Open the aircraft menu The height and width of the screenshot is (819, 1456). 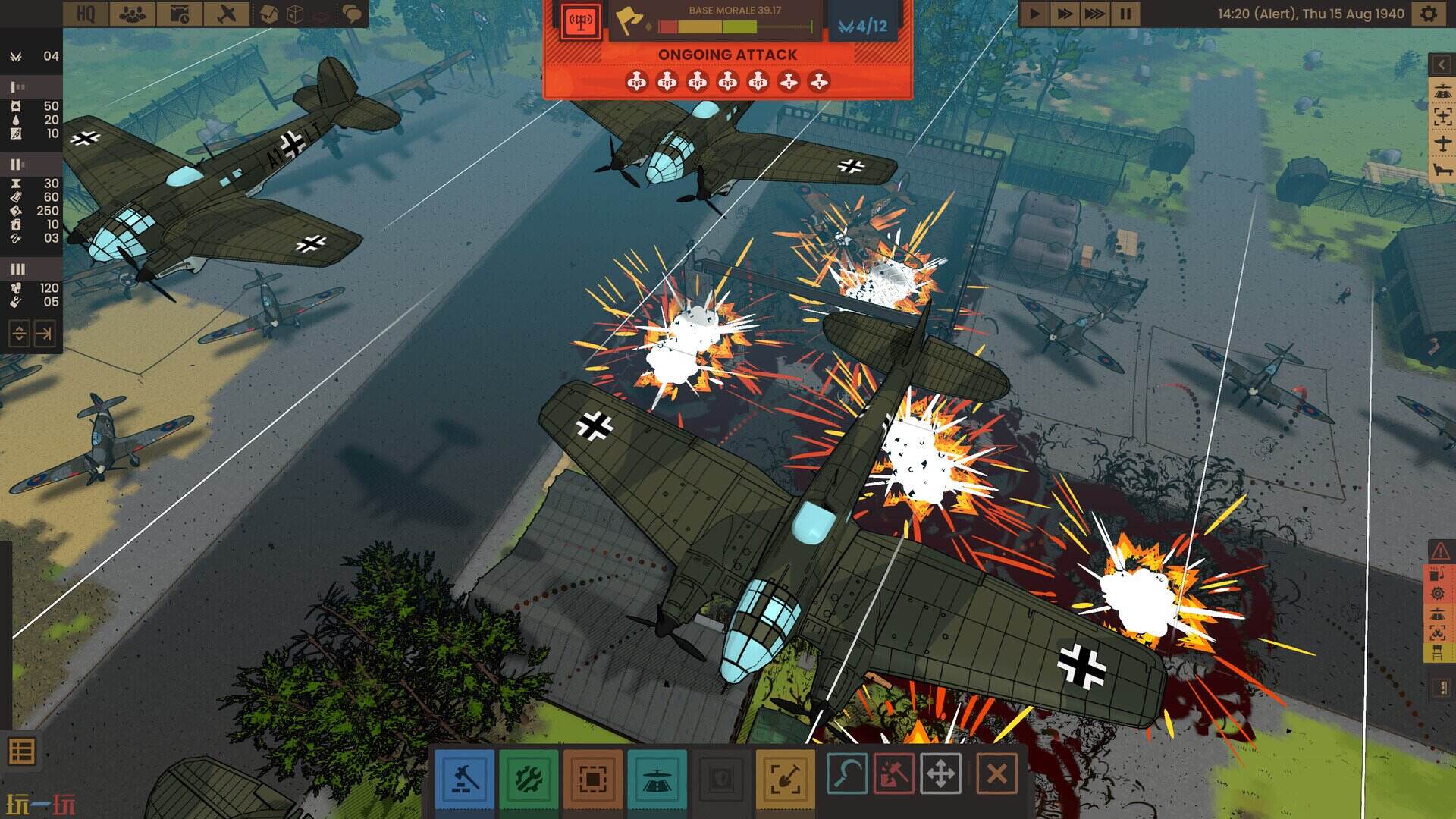click(226, 14)
